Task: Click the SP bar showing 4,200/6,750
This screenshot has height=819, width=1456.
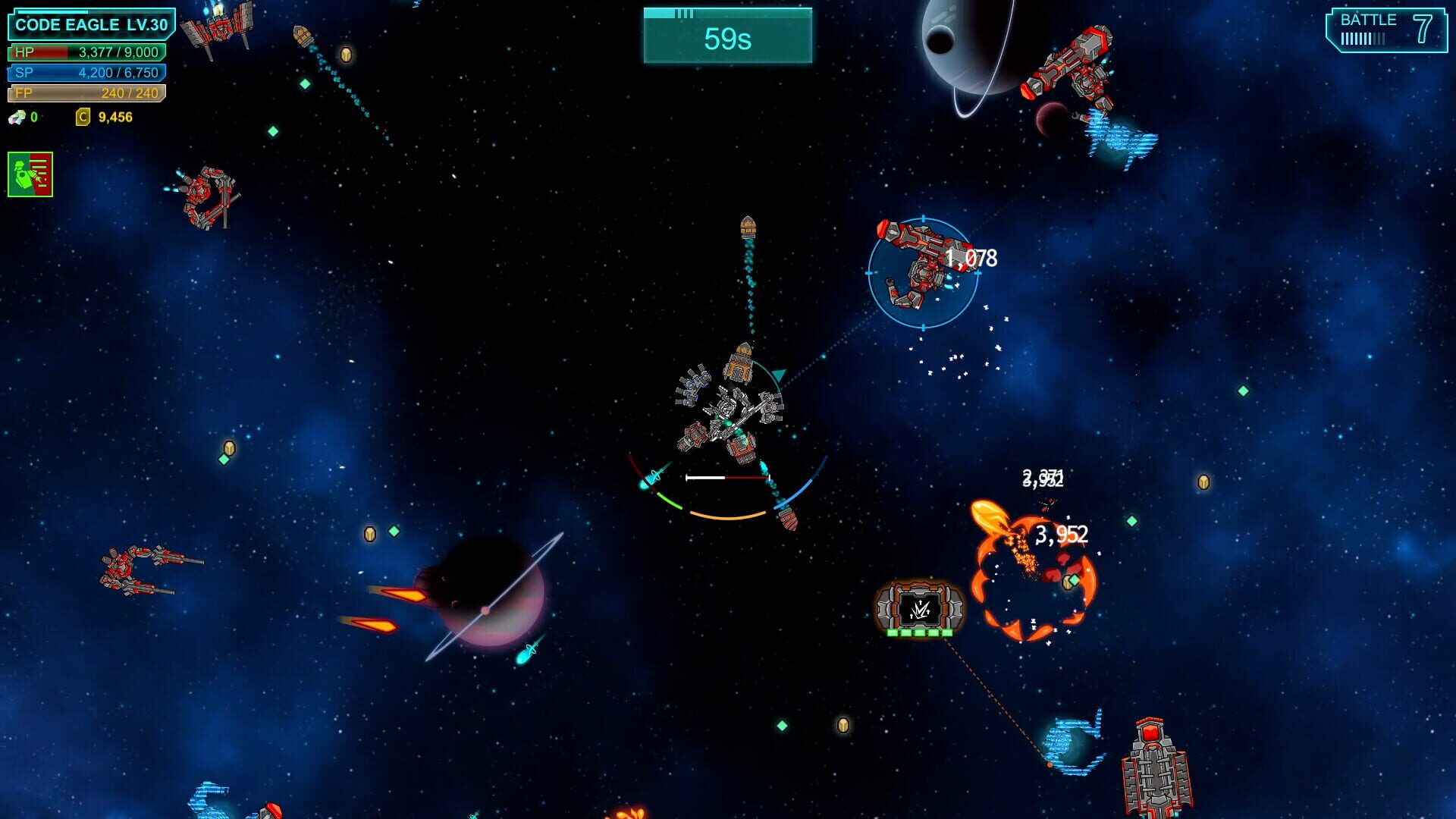Action: click(87, 74)
